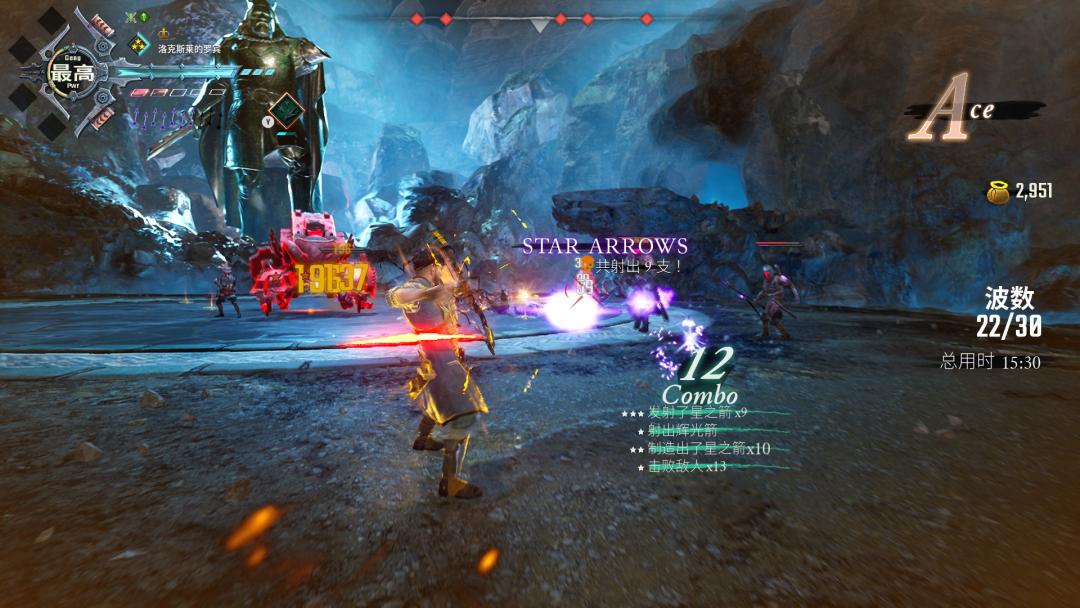Click the Ace rank letter
This screenshot has width=1080, height=608.
[944, 107]
